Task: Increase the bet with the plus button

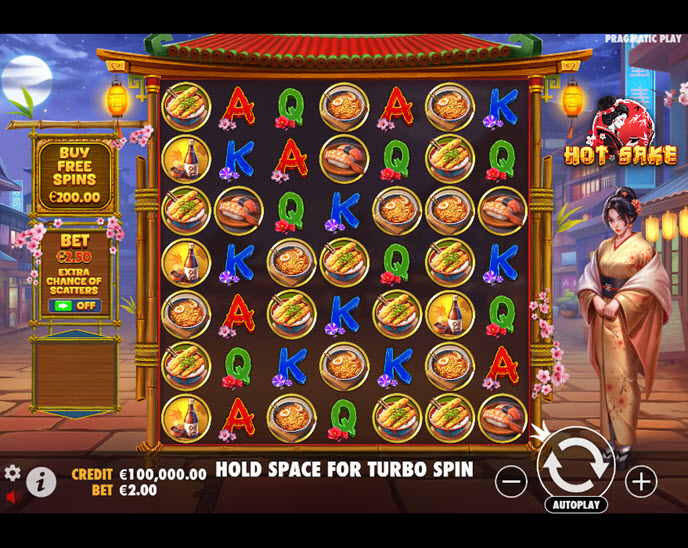Action: 641,481
